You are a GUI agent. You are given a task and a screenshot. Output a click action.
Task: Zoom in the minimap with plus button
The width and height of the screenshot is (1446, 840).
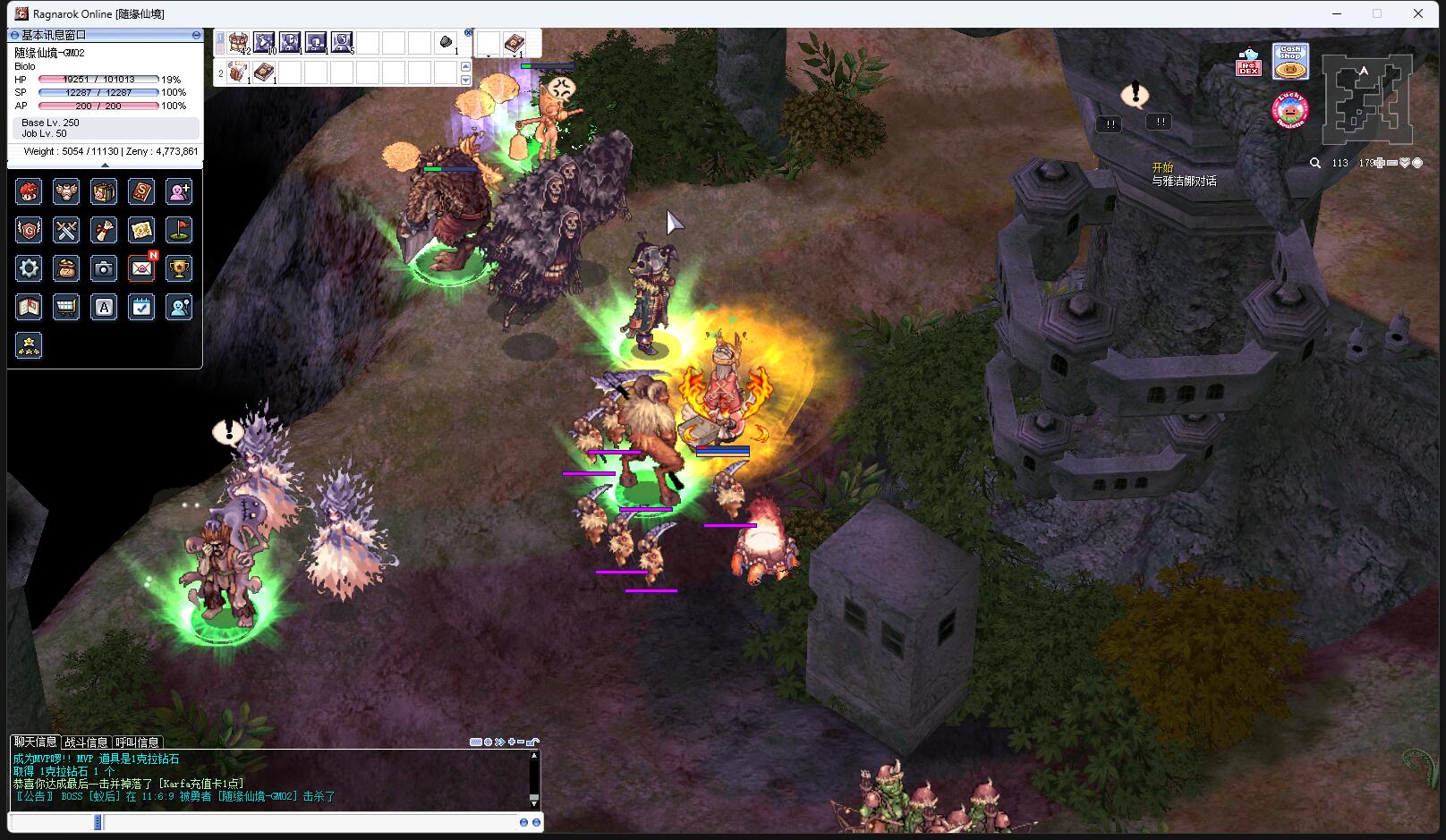1380,163
